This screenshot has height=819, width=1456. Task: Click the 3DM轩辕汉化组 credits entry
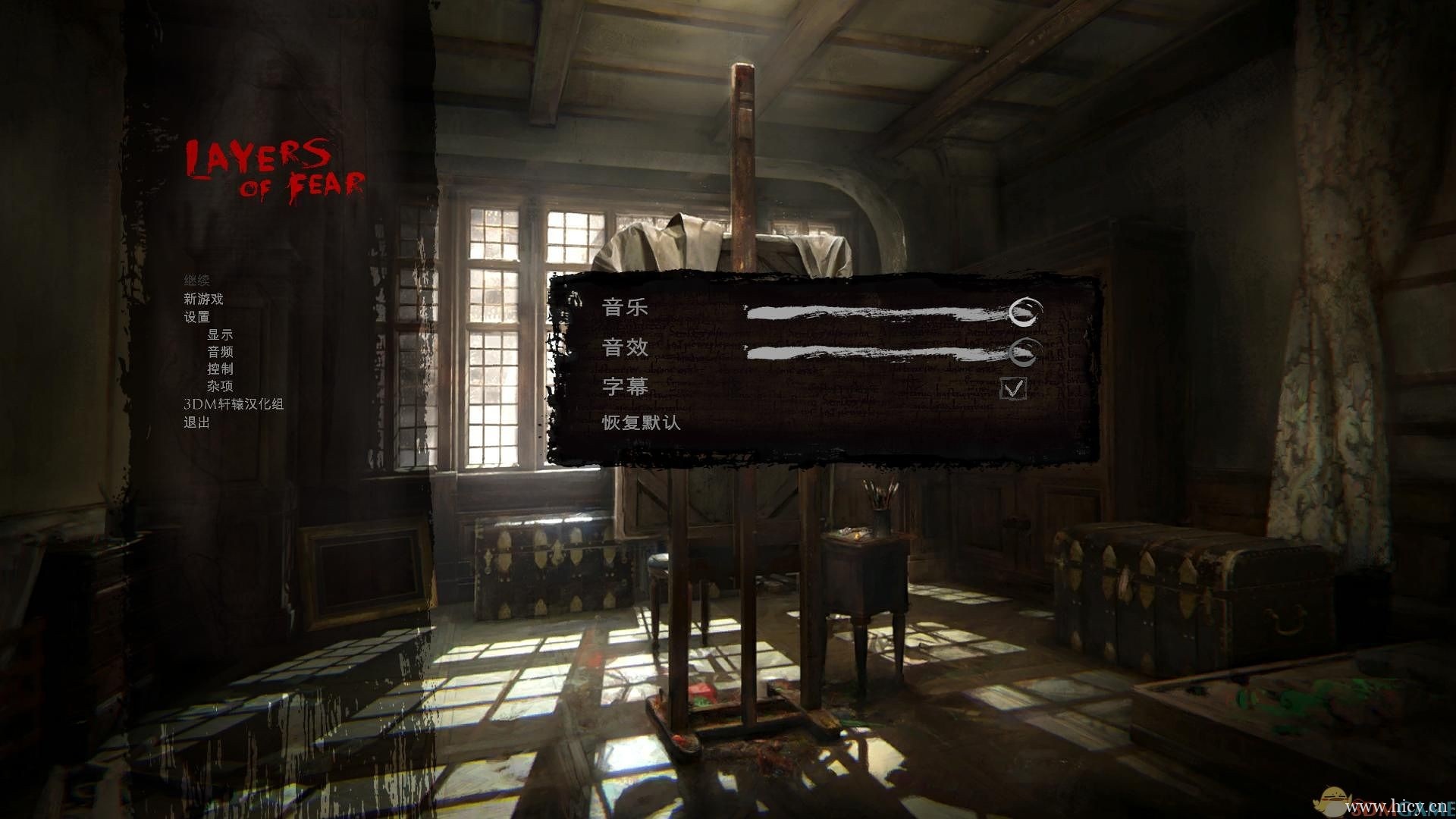[234, 404]
